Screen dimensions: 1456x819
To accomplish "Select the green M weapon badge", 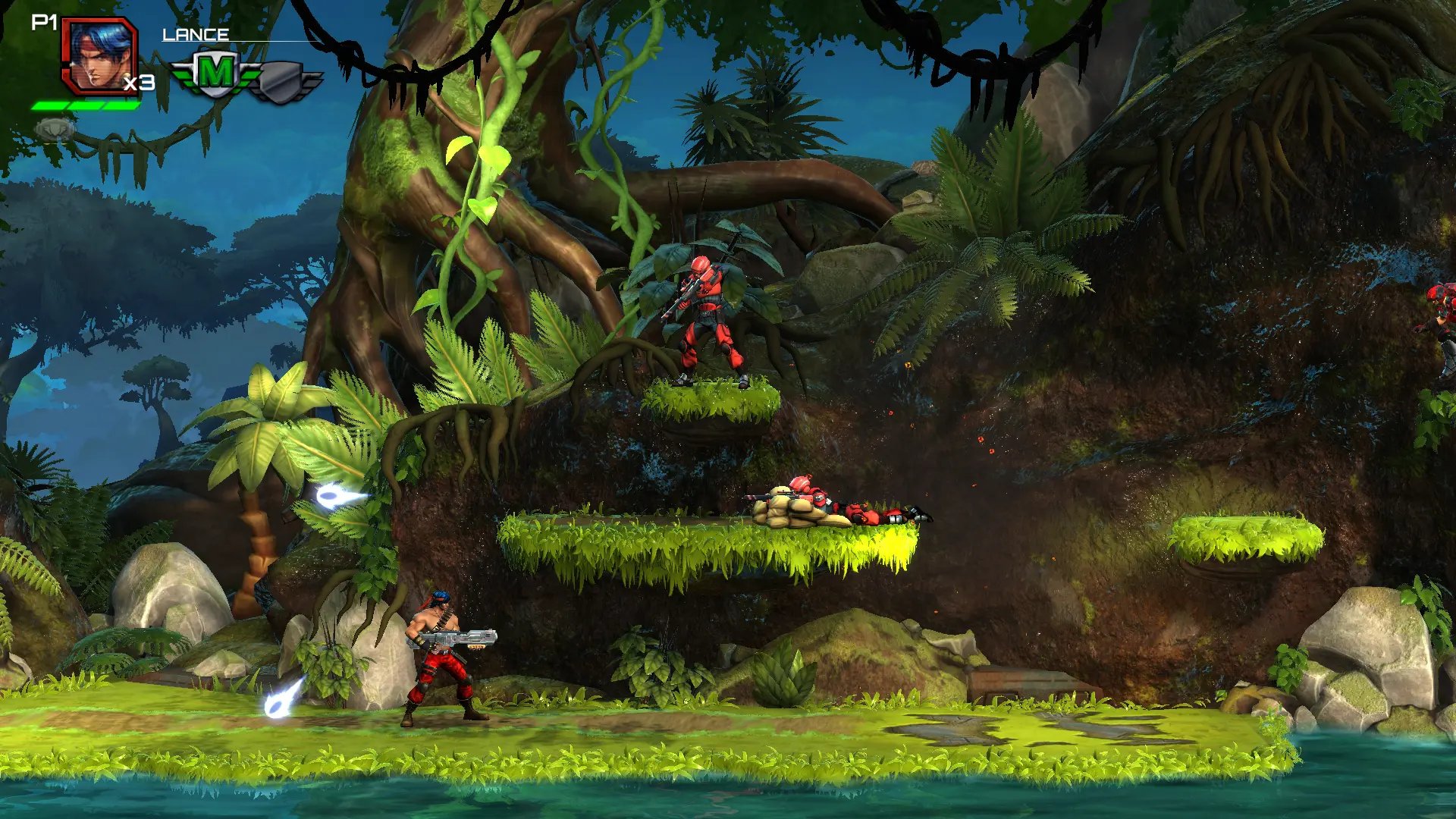I will coord(215,74).
